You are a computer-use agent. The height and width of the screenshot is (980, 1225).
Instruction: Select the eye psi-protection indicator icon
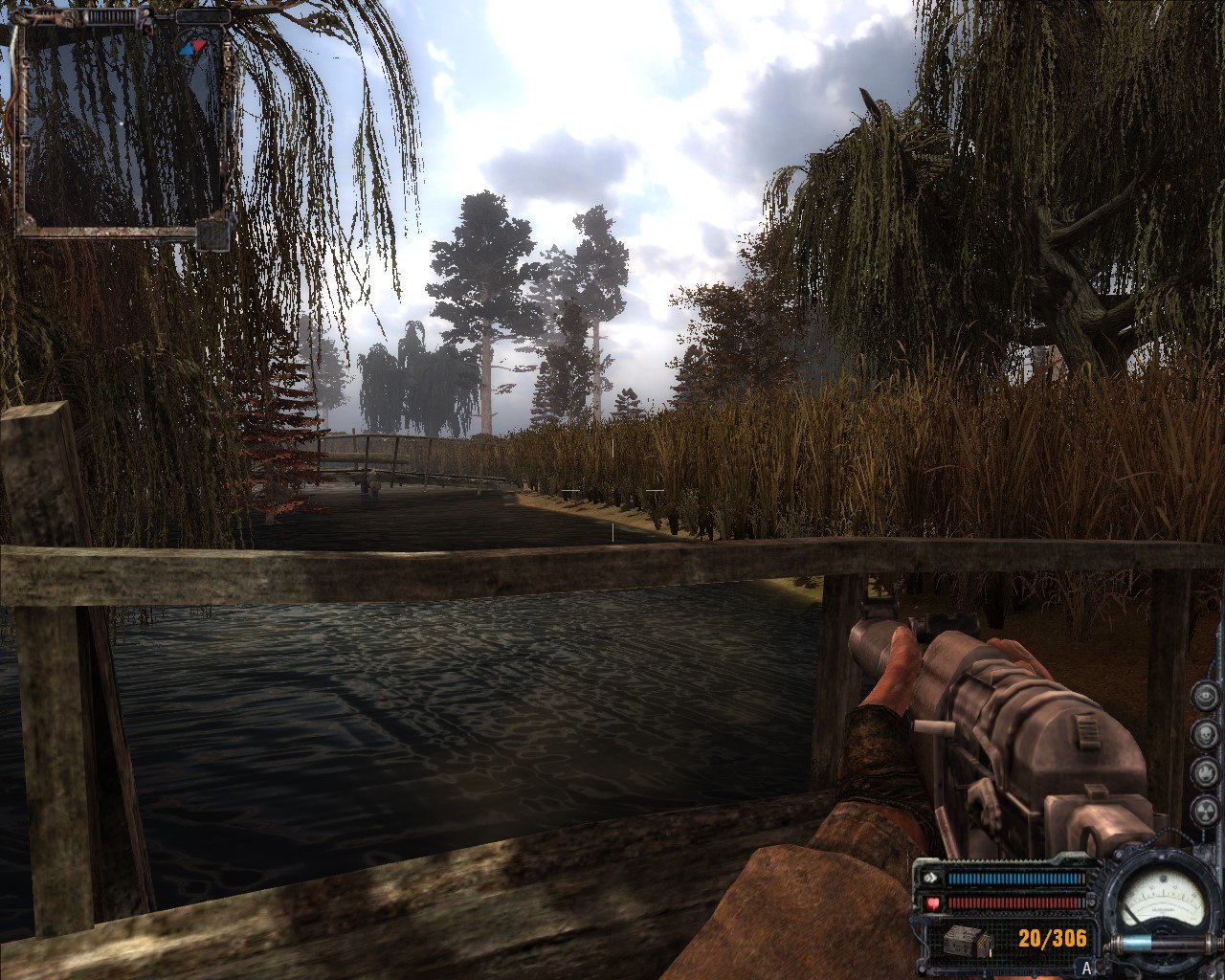[x=1204, y=696]
